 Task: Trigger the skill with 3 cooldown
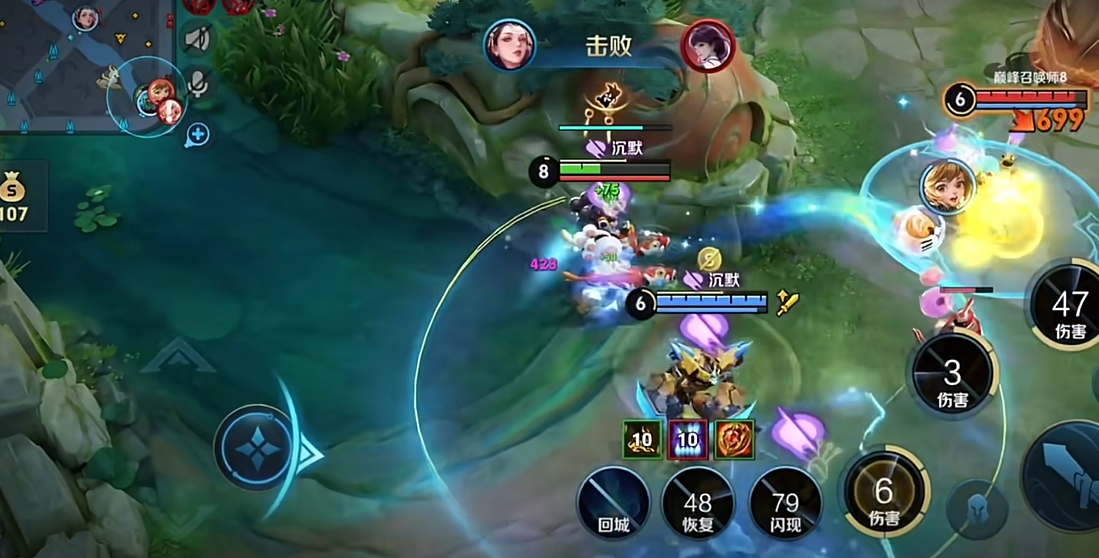tap(952, 374)
